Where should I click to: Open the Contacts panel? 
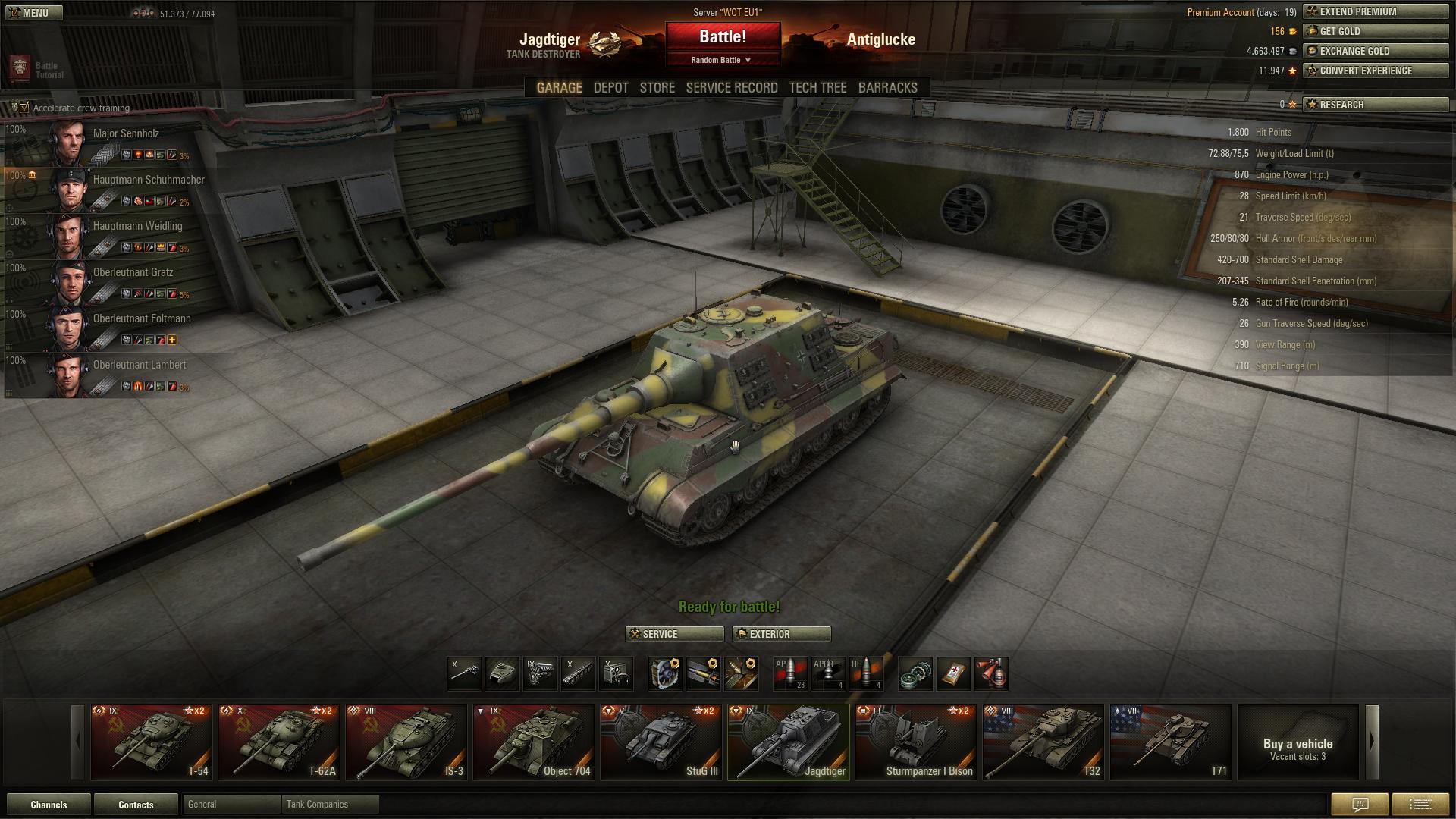[136, 805]
